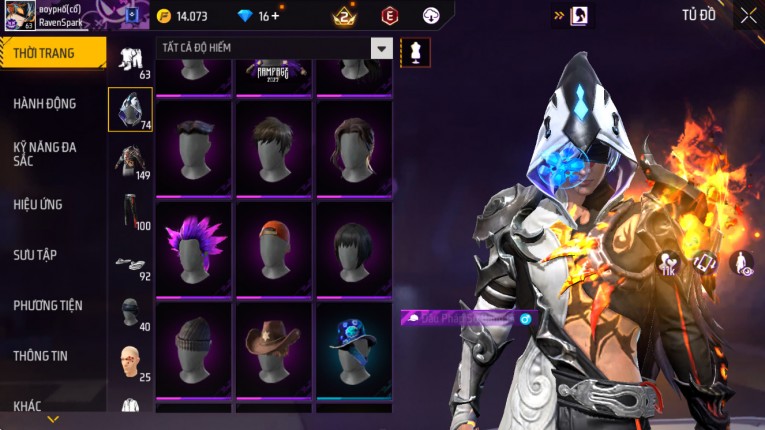Image resolution: width=765 pixels, height=430 pixels.
Task: Open the THÔNG TIN tab
Action: pos(41,355)
